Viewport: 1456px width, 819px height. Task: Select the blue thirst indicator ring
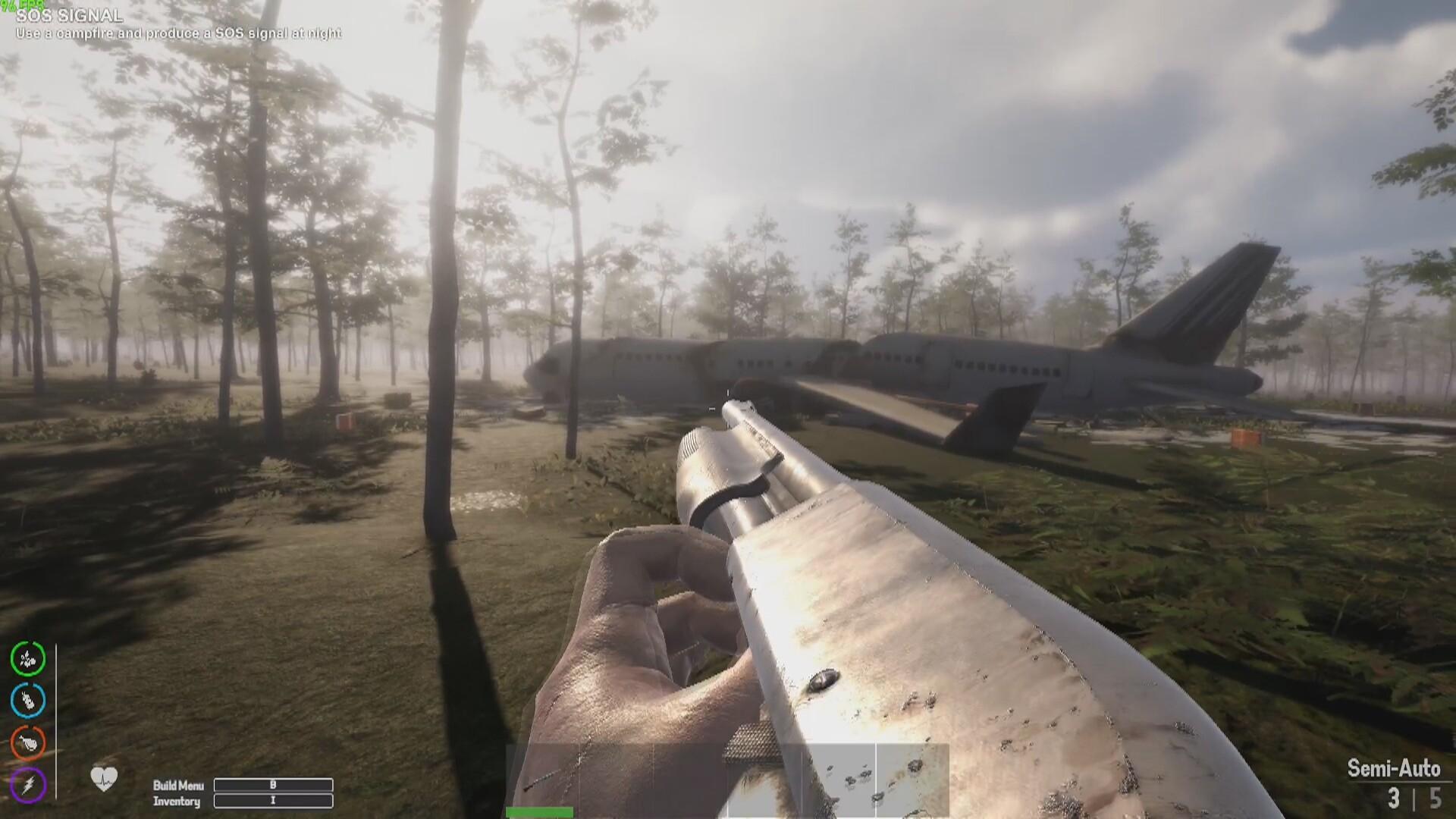pos(27,701)
